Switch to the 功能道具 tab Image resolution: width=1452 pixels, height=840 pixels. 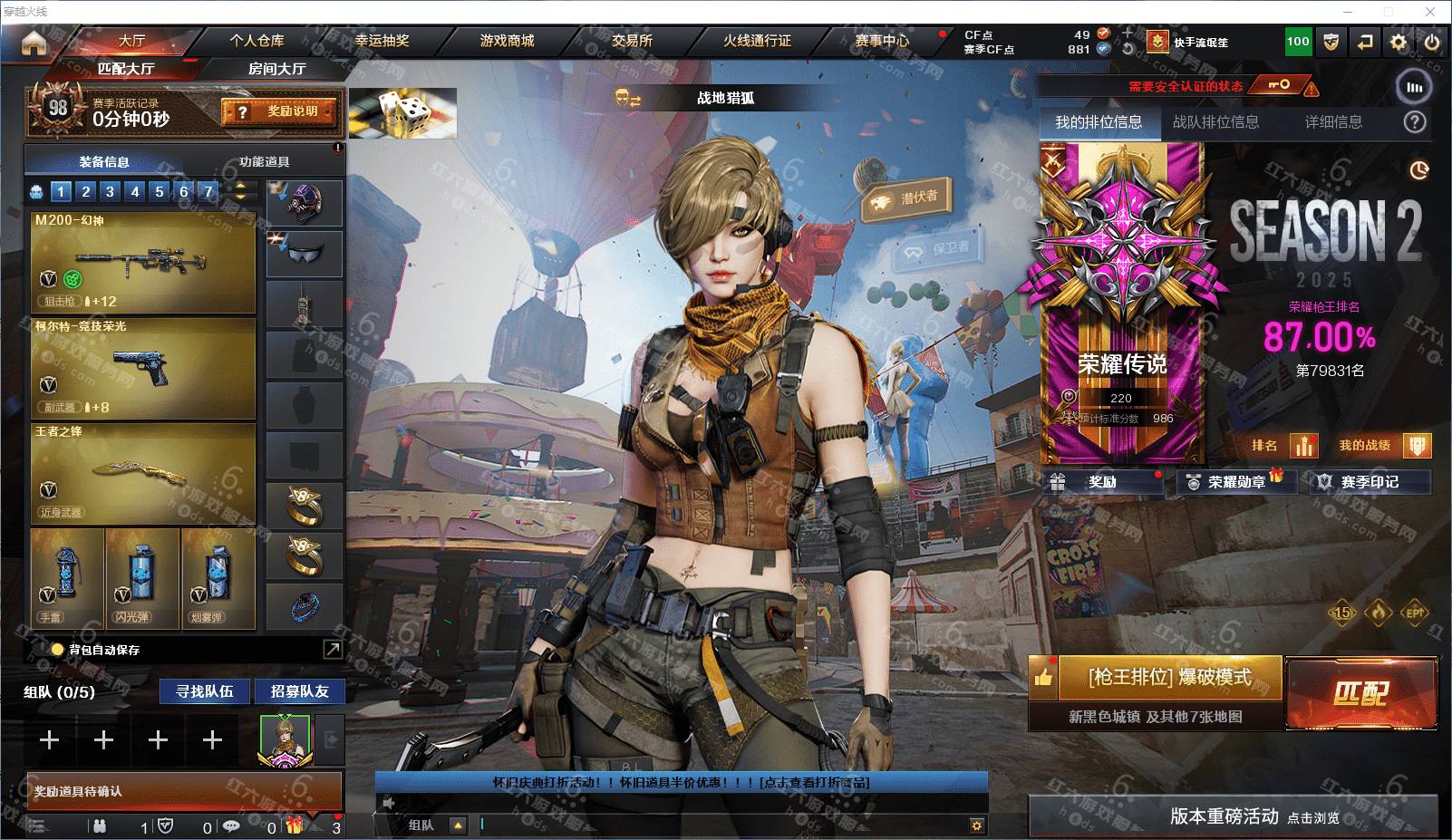[265, 162]
